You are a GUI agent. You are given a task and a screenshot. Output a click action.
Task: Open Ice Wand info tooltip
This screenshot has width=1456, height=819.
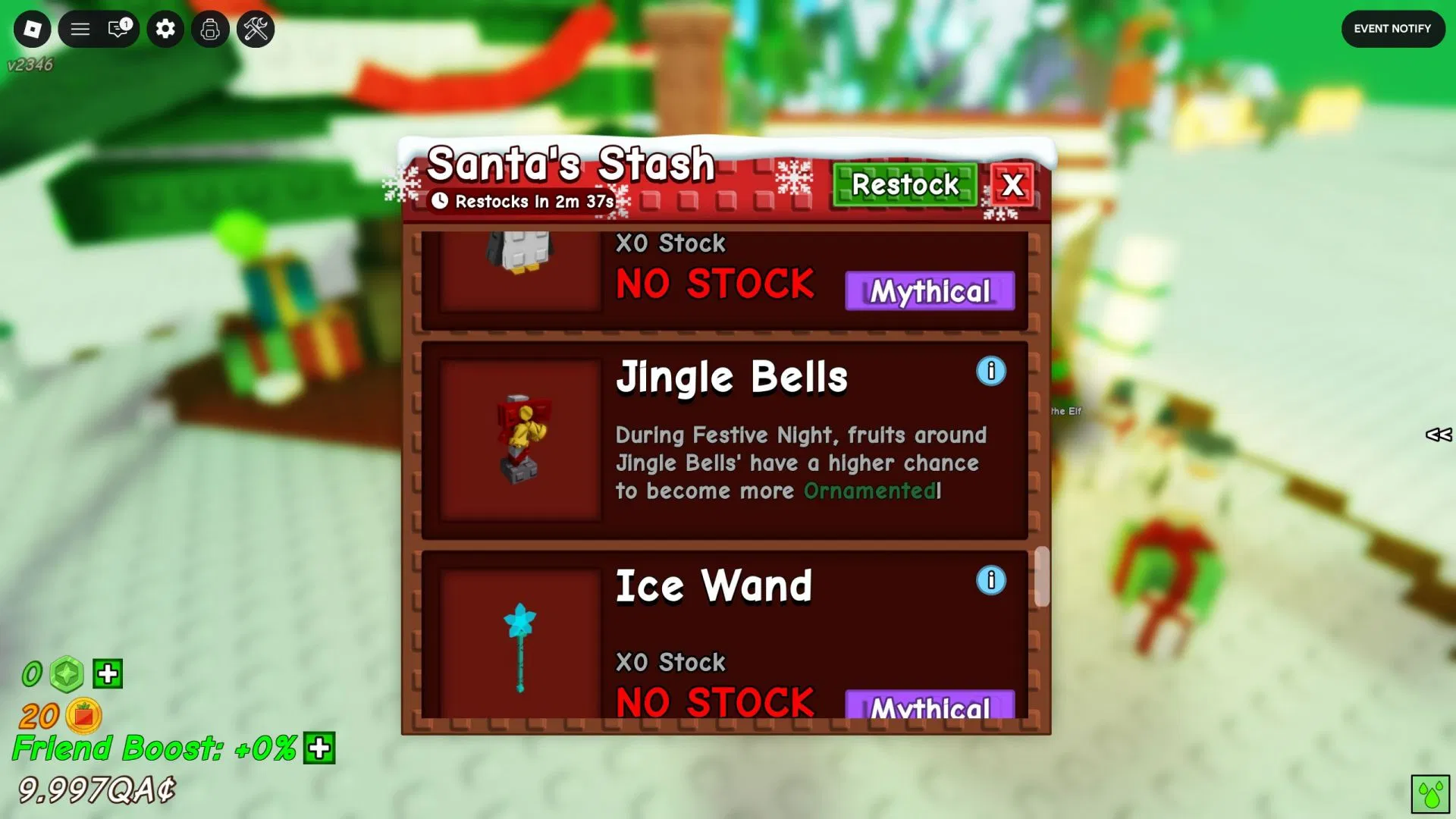click(990, 579)
